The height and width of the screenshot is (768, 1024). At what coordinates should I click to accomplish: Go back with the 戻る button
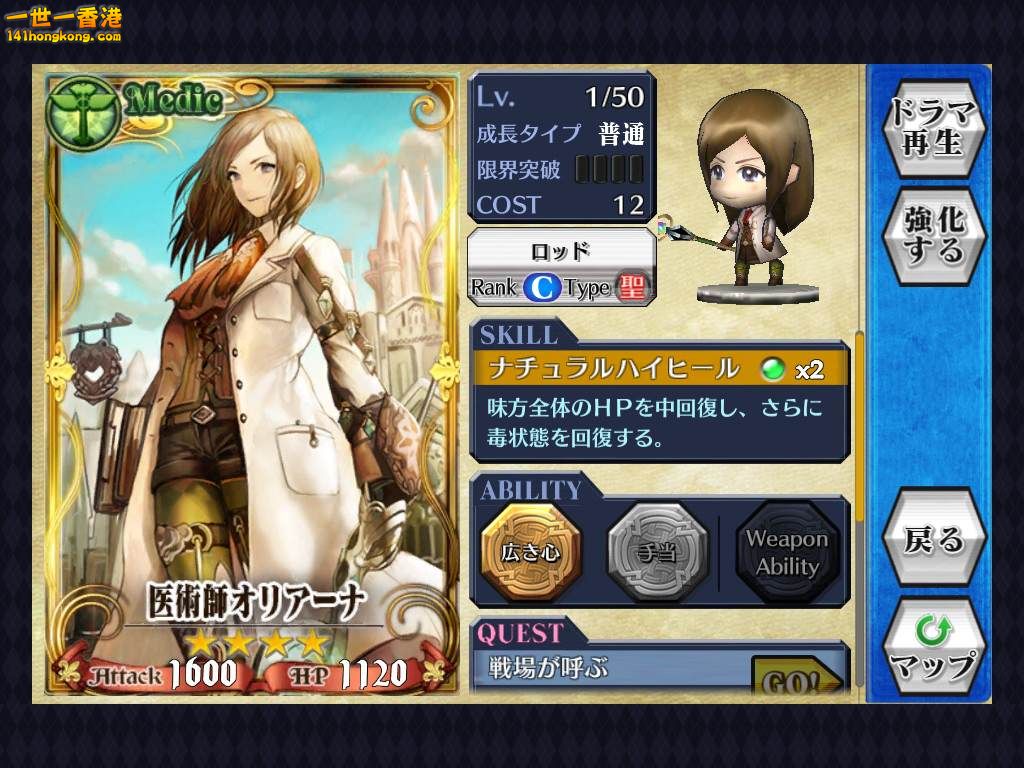click(x=934, y=539)
